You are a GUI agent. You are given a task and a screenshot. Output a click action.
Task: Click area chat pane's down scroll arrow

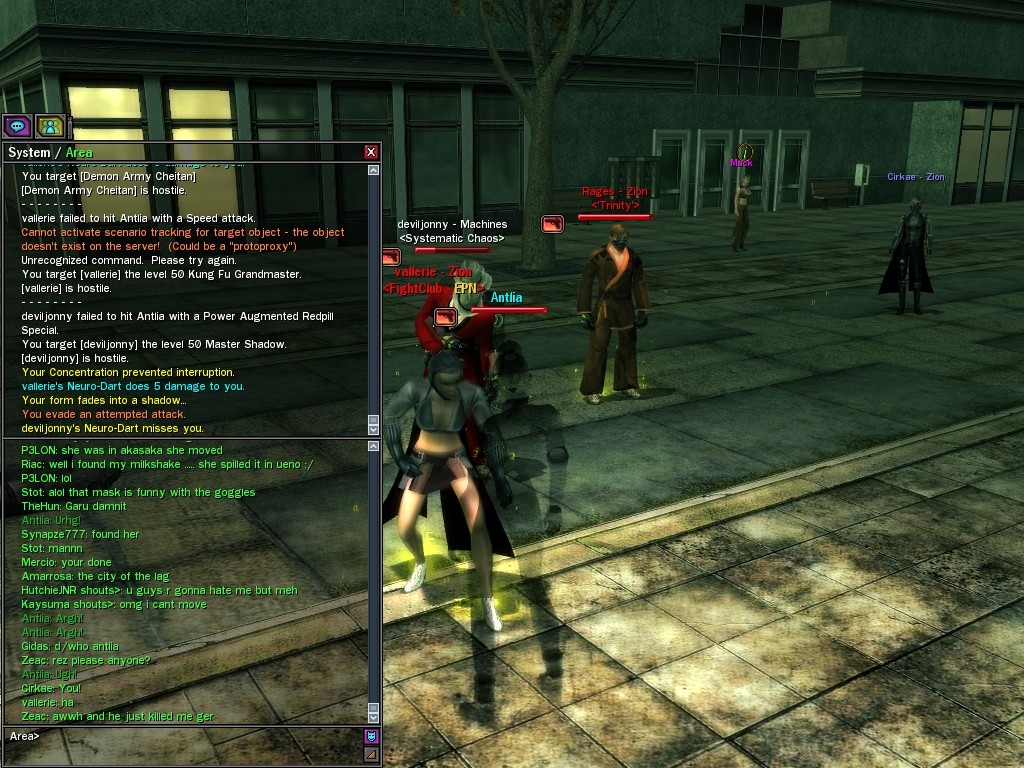point(374,716)
